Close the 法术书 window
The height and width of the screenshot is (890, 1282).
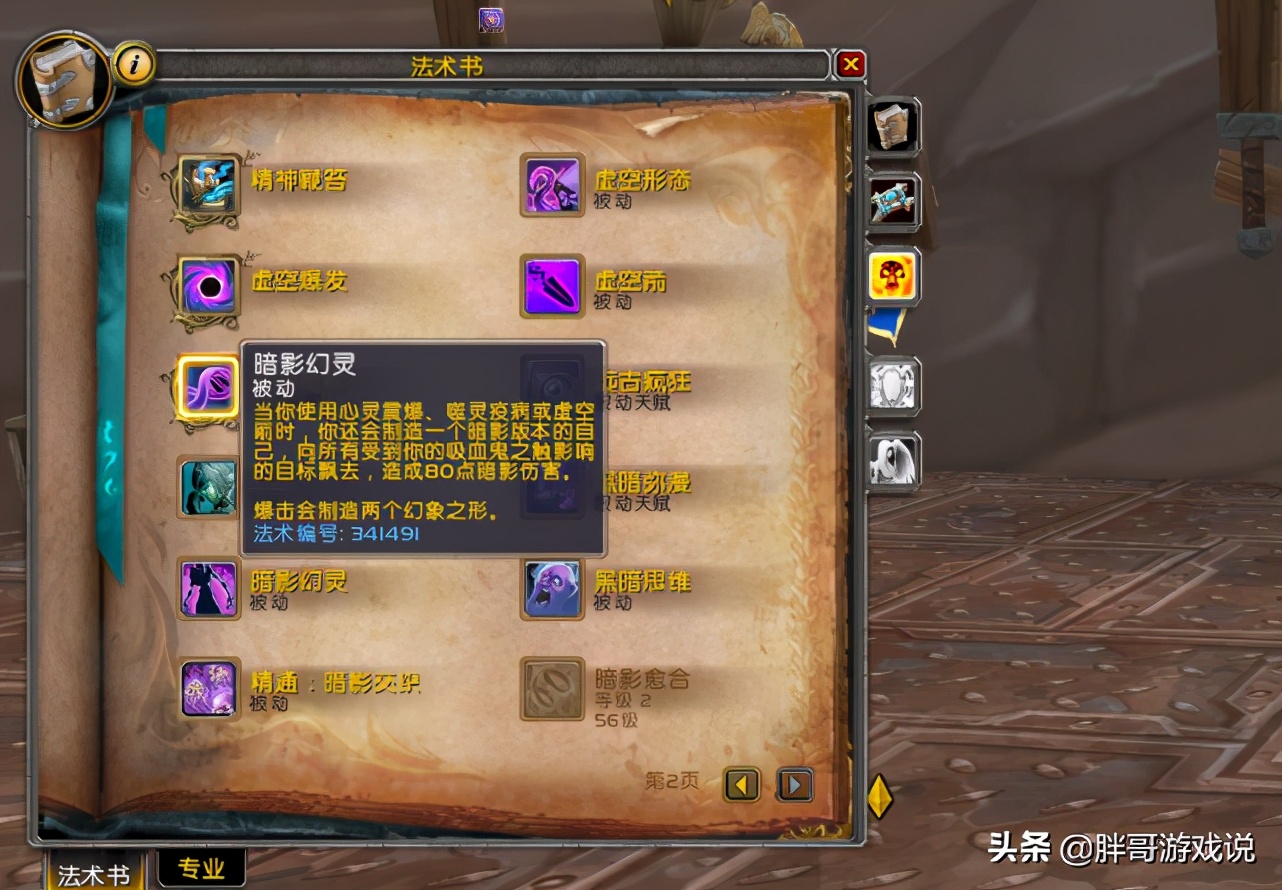pyautogui.click(x=851, y=63)
